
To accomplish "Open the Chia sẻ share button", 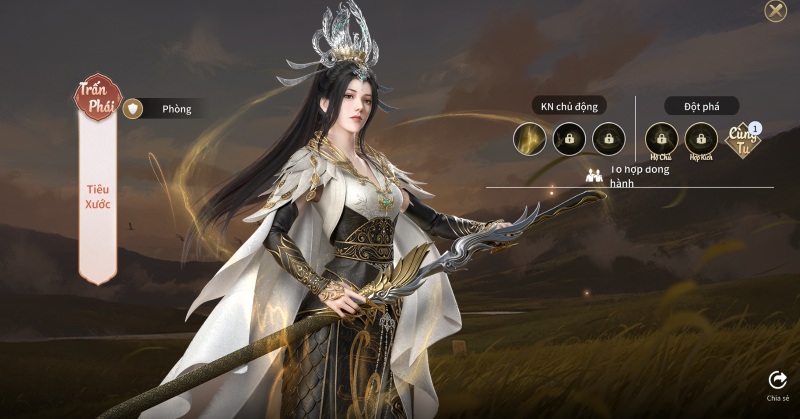I will [x=777, y=383].
